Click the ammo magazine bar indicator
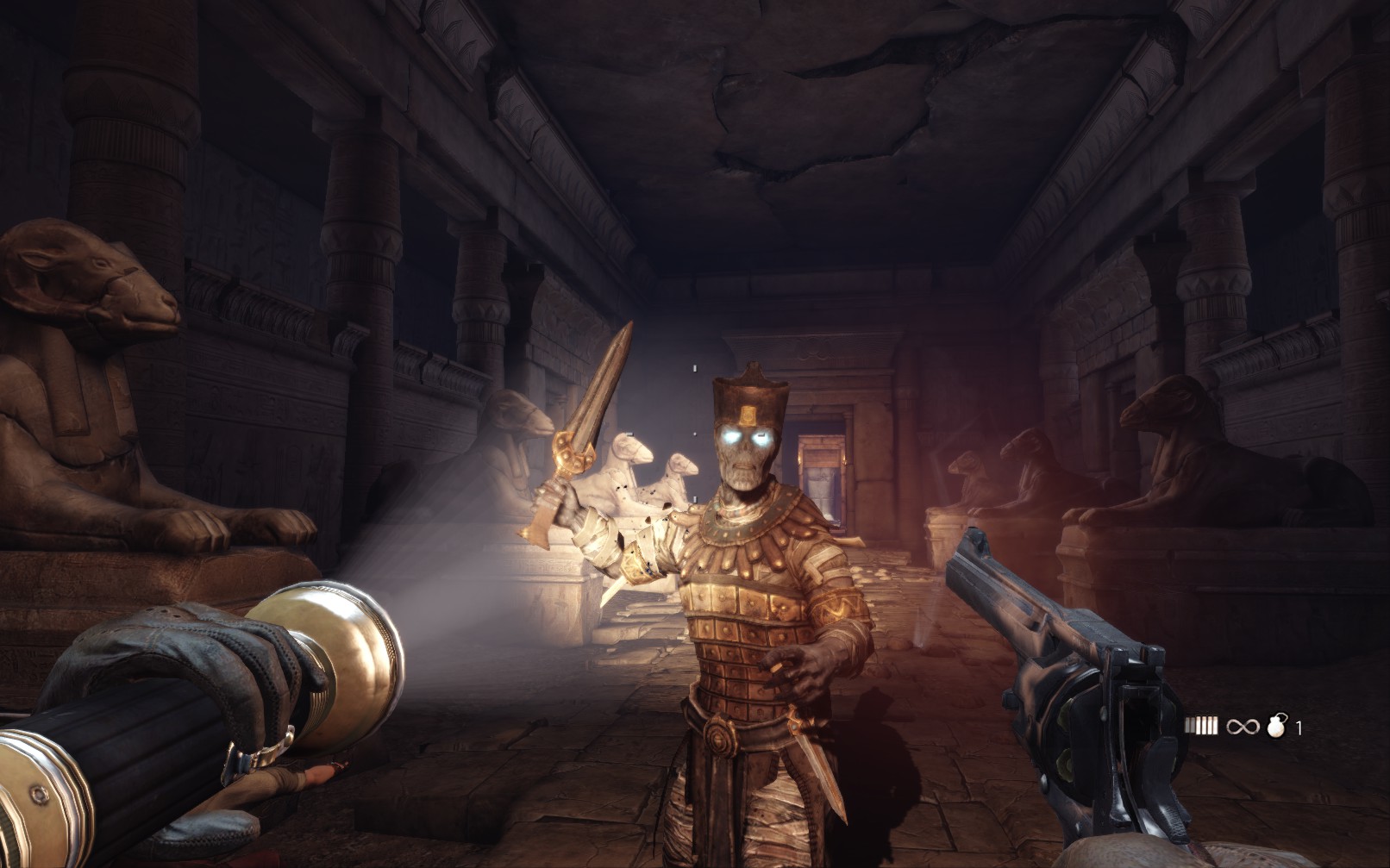This screenshot has height=868, width=1390. (1203, 726)
